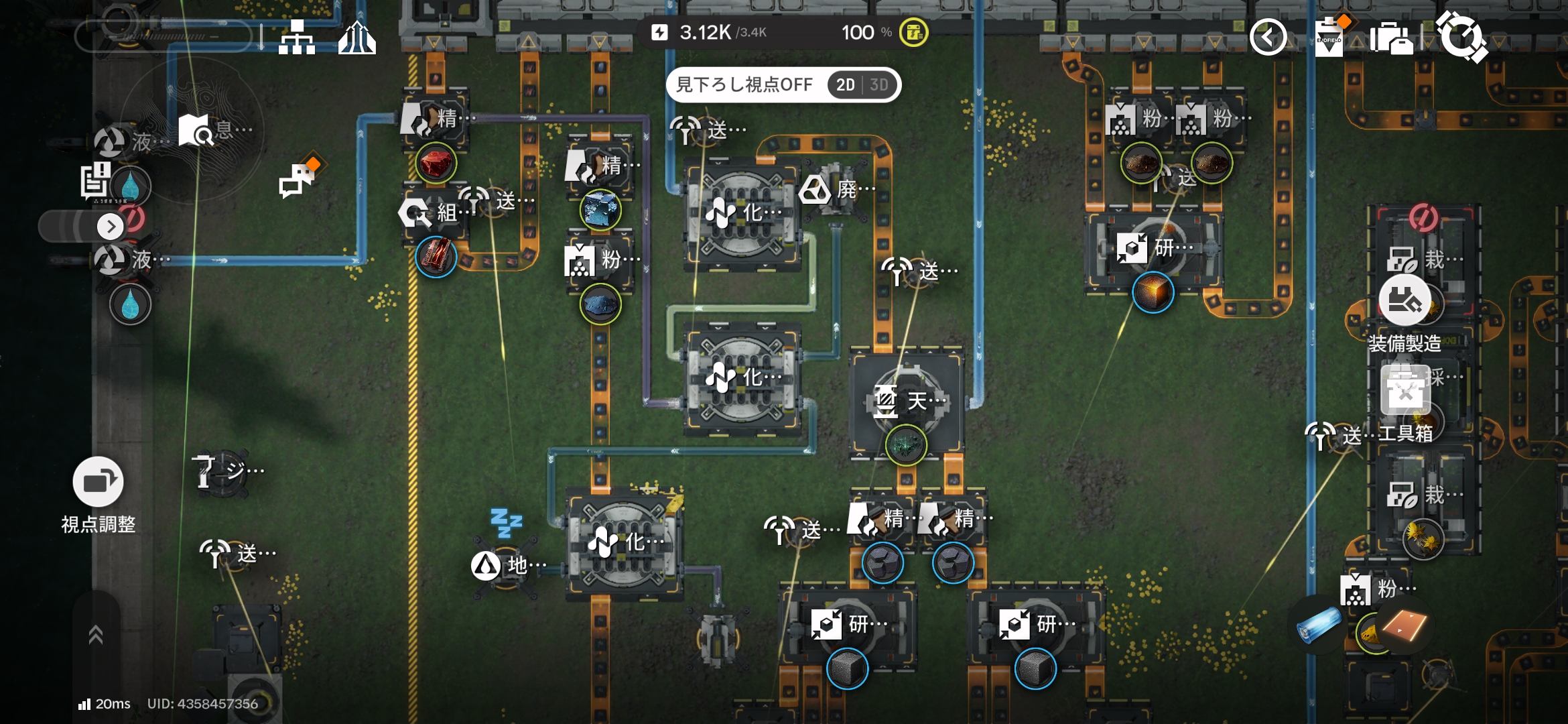
Task: Open the briefcase inventory icon
Action: click(1391, 38)
